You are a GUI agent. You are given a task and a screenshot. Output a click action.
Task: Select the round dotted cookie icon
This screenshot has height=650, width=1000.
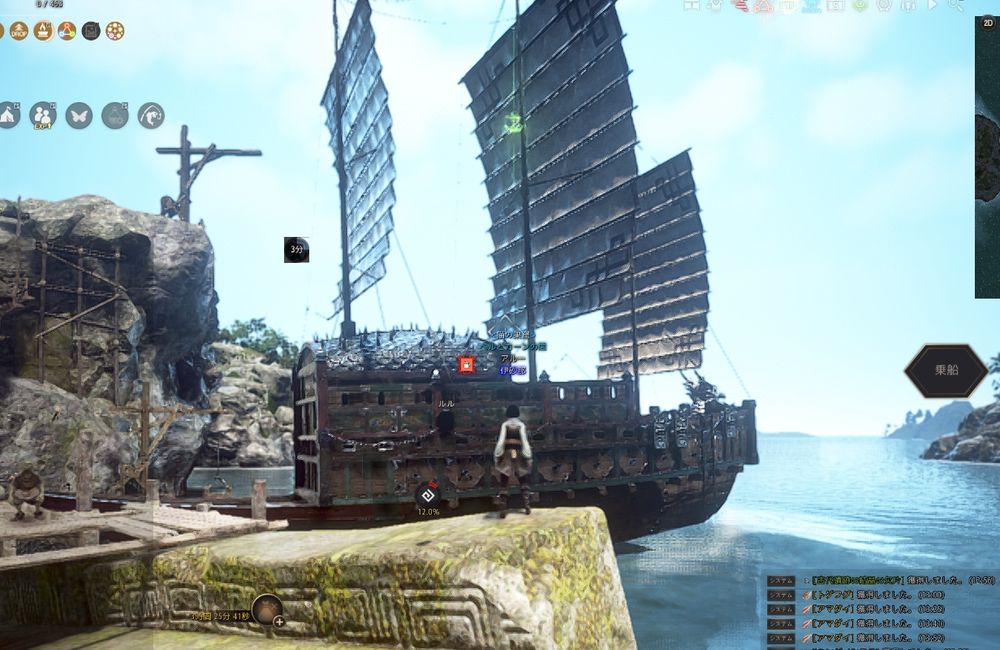click(115, 31)
